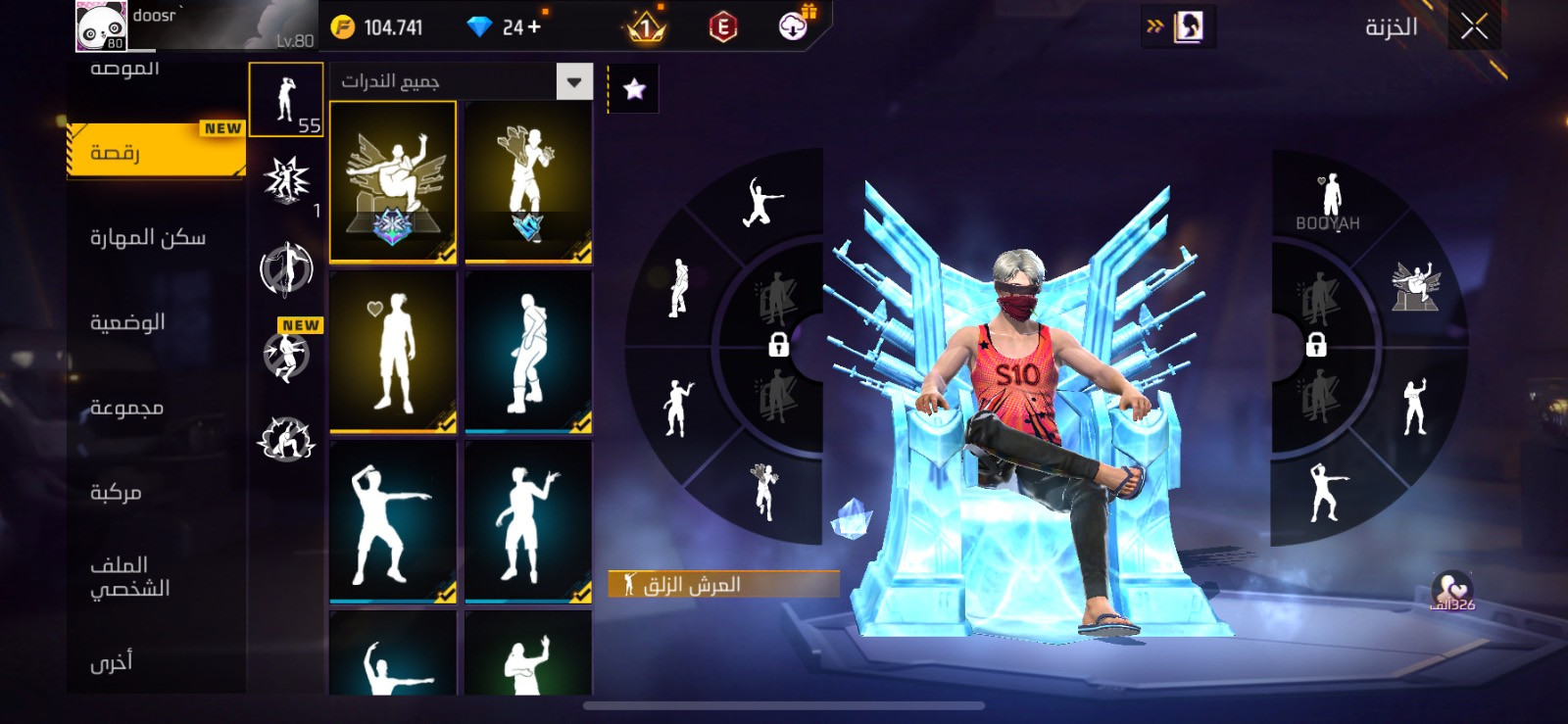Open the character switch icon
Screen dimensions: 1568x724
tap(1188, 26)
